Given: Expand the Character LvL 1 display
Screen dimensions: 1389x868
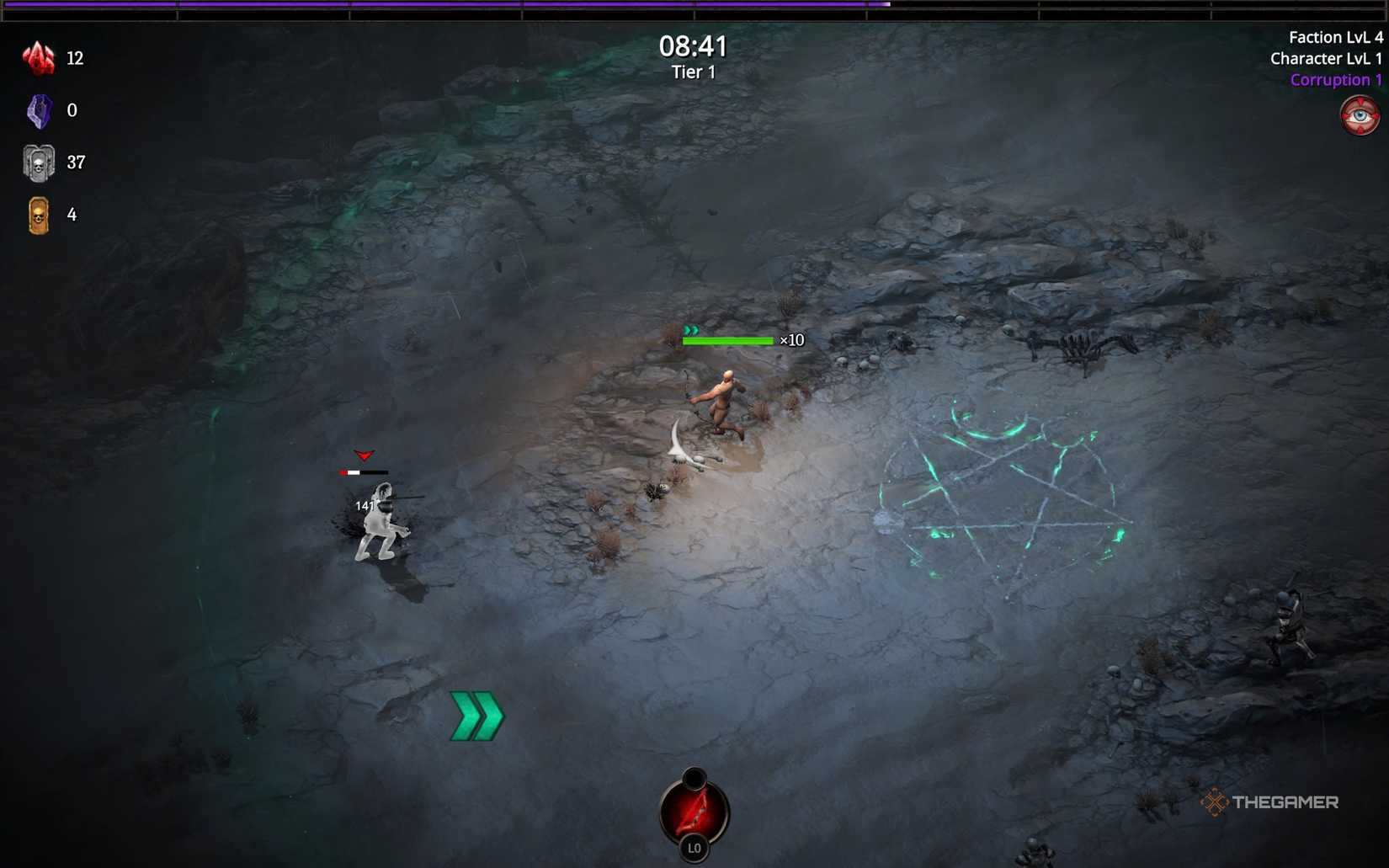Looking at the screenshot, I should [1328, 58].
